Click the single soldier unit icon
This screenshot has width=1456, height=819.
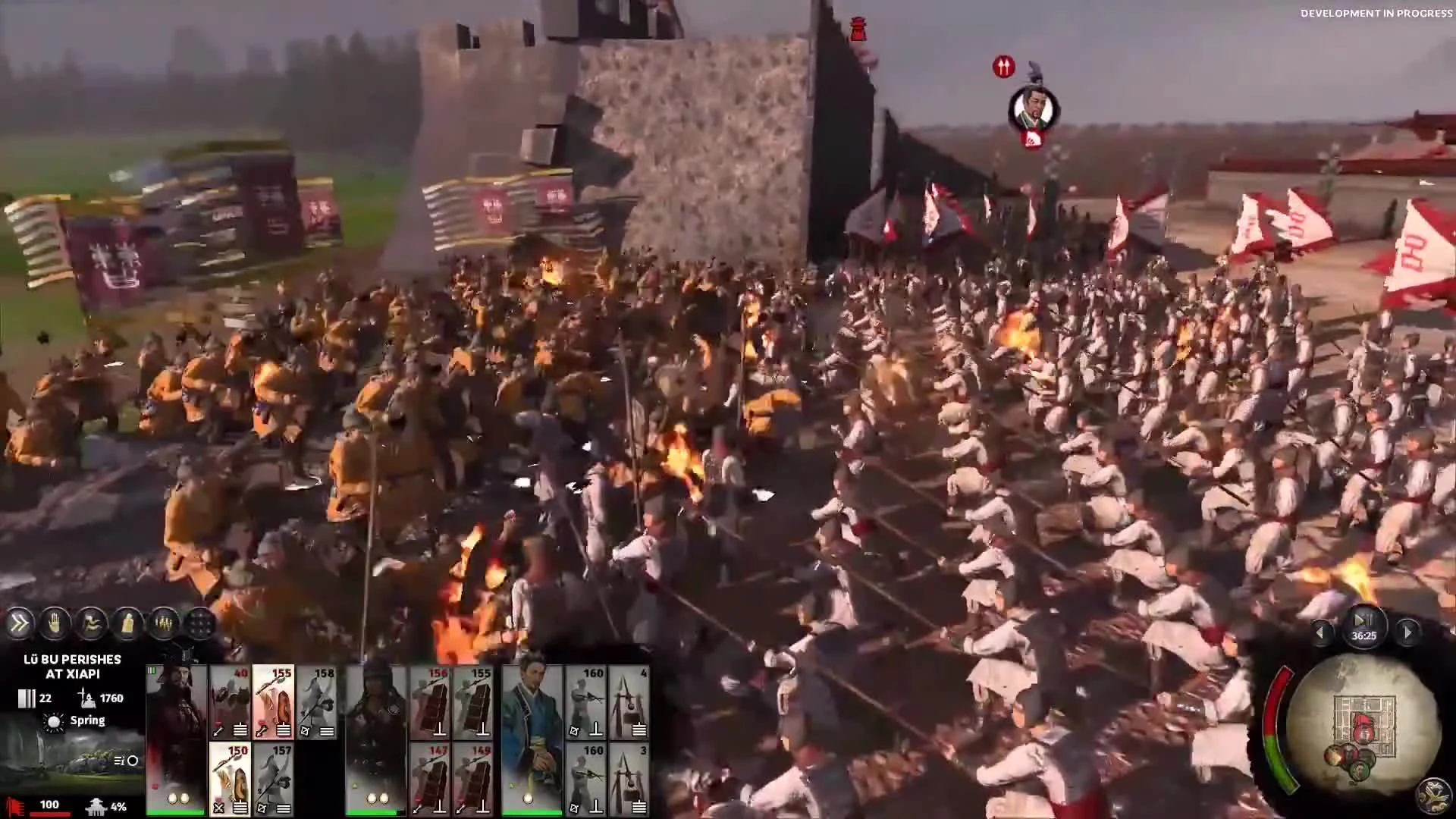click(127, 624)
